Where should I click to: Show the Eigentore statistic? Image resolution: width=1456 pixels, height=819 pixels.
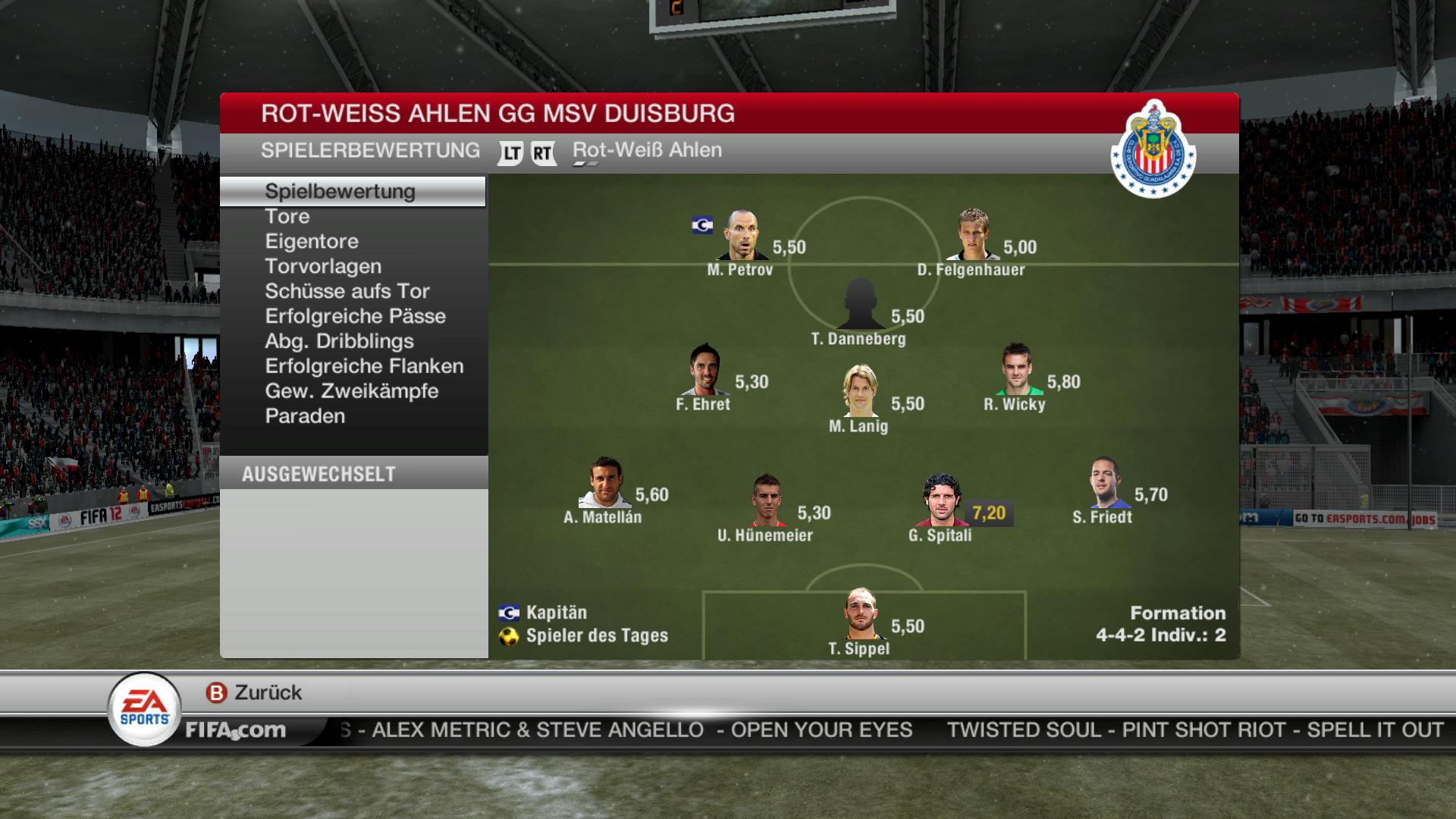click(x=312, y=242)
